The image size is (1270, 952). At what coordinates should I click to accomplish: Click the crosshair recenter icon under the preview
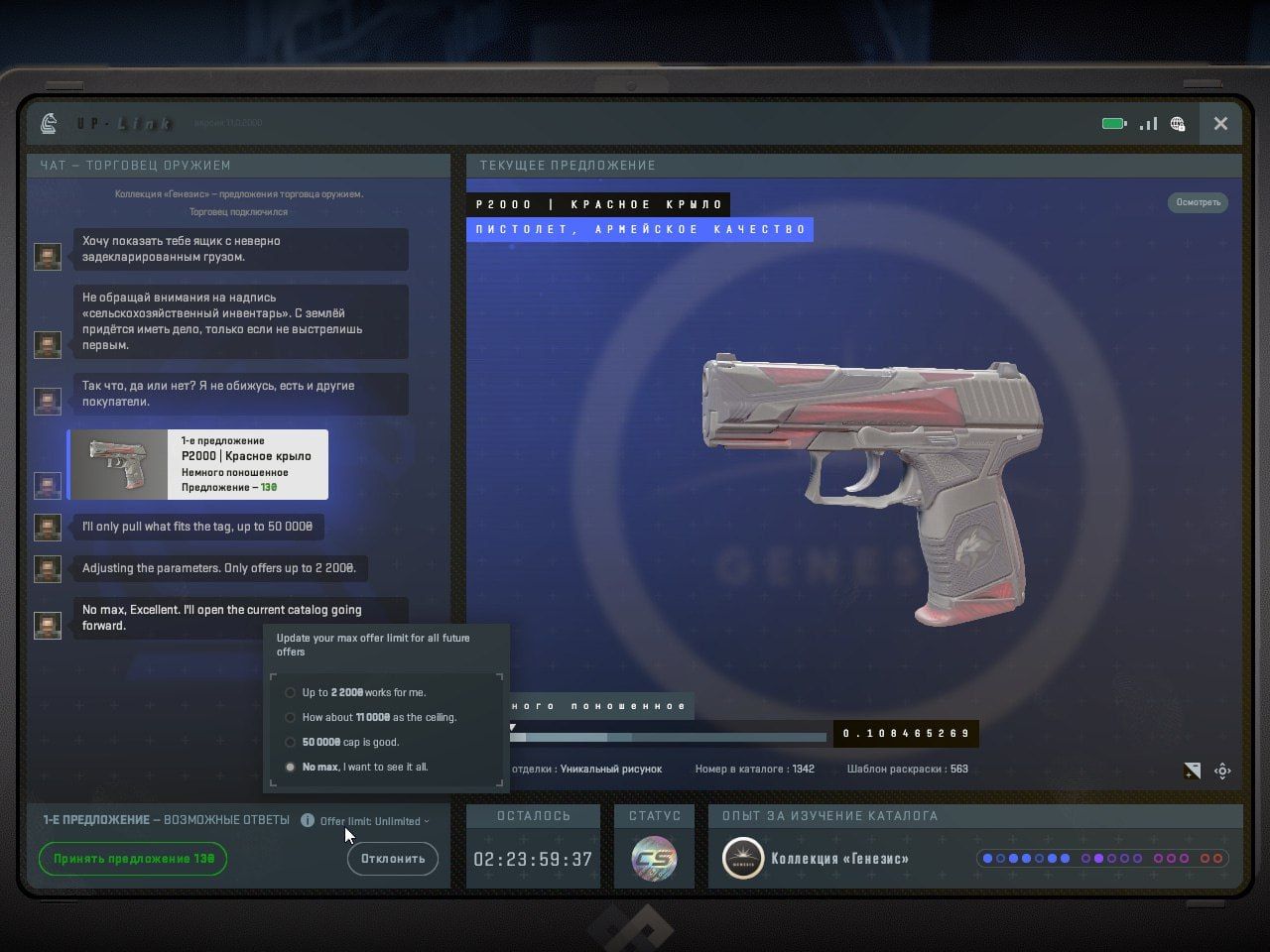point(1222,771)
